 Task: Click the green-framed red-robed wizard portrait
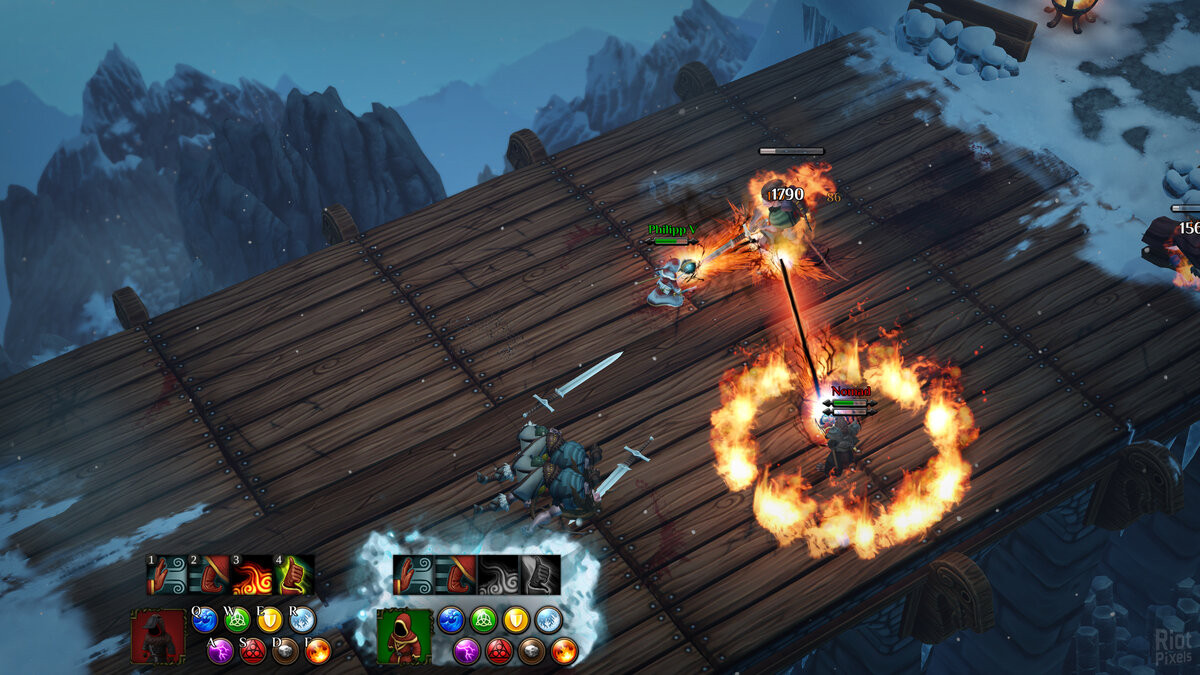404,637
